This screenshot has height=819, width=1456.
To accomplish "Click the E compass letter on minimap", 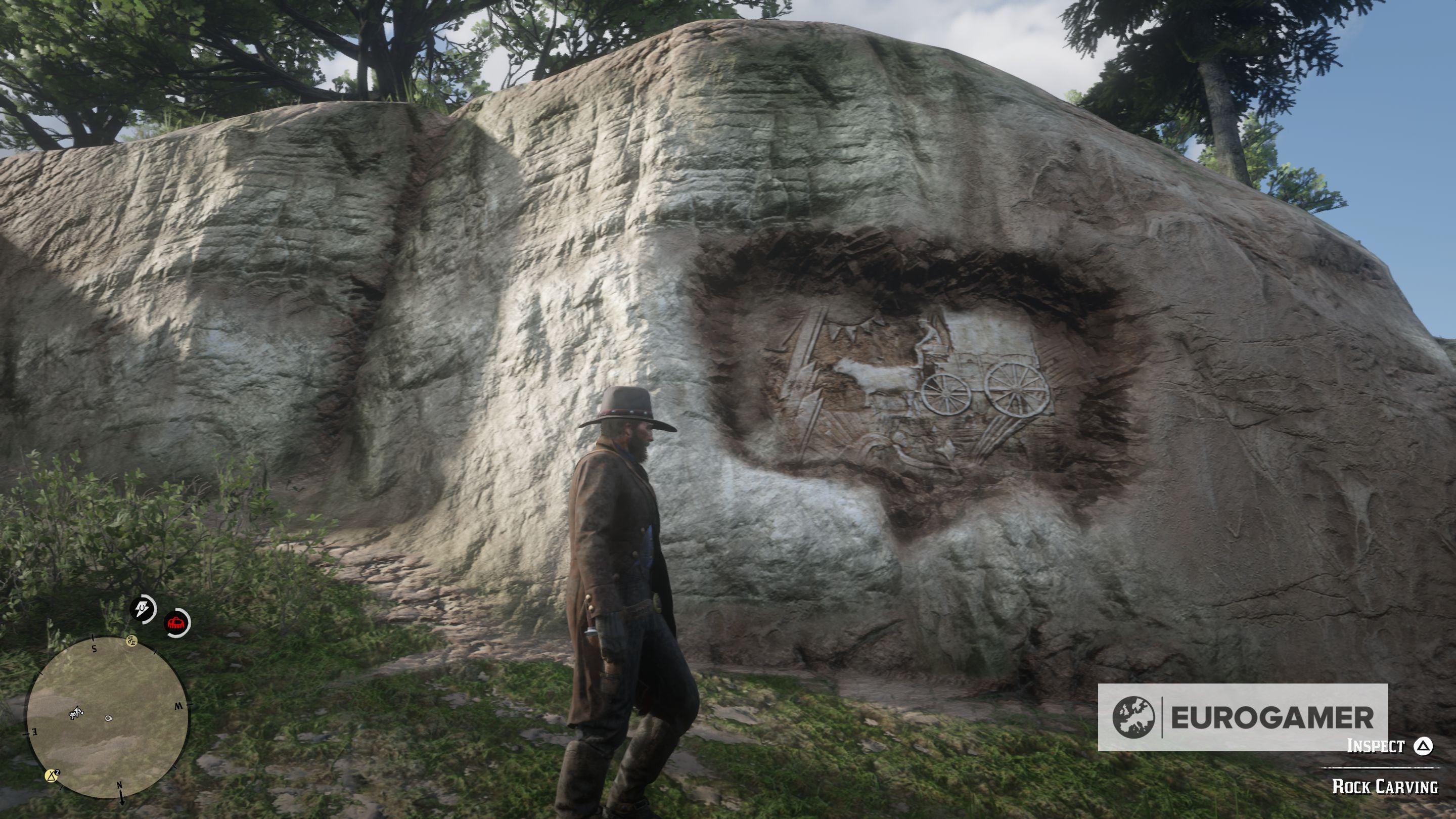I will pyautogui.click(x=35, y=731).
